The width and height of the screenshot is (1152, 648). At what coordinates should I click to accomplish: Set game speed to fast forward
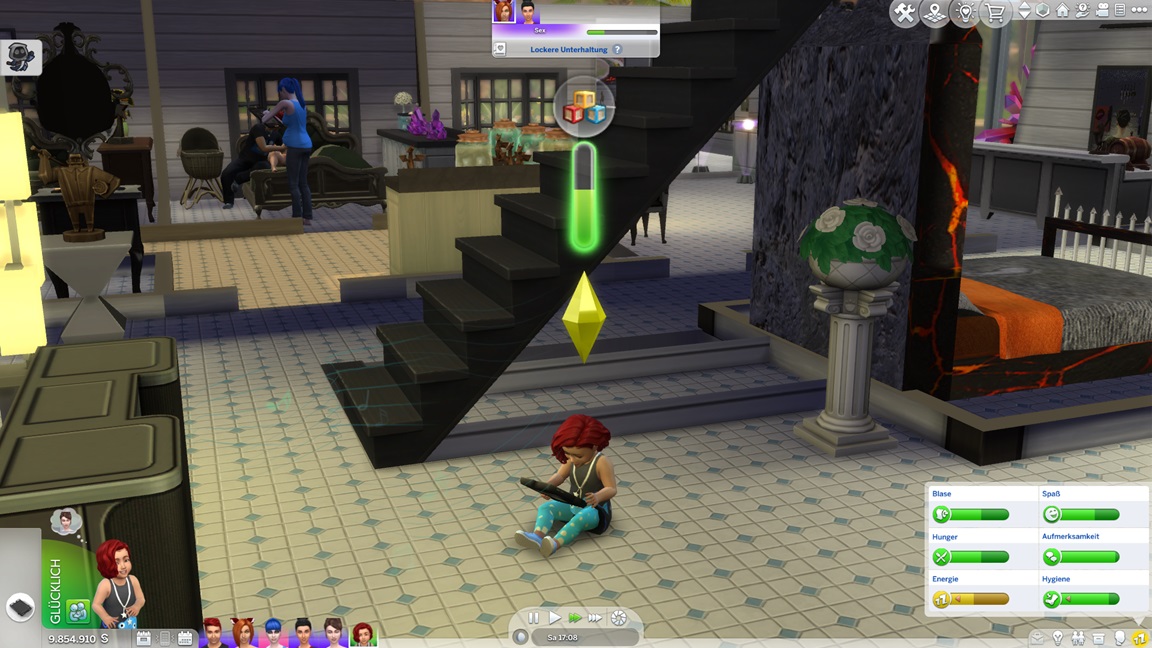[x=575, y=618]
